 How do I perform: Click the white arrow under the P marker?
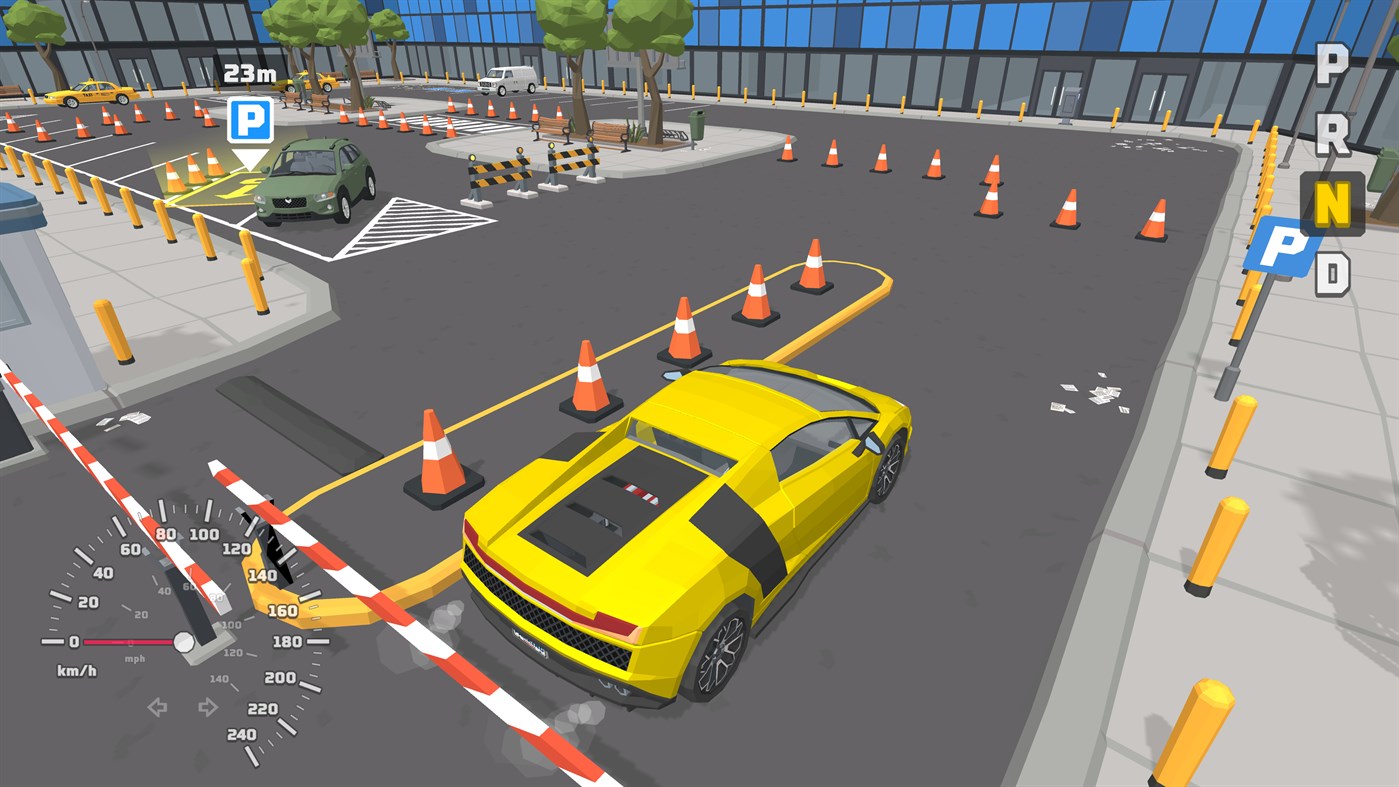pyautogui.click(x=248, y=160)
